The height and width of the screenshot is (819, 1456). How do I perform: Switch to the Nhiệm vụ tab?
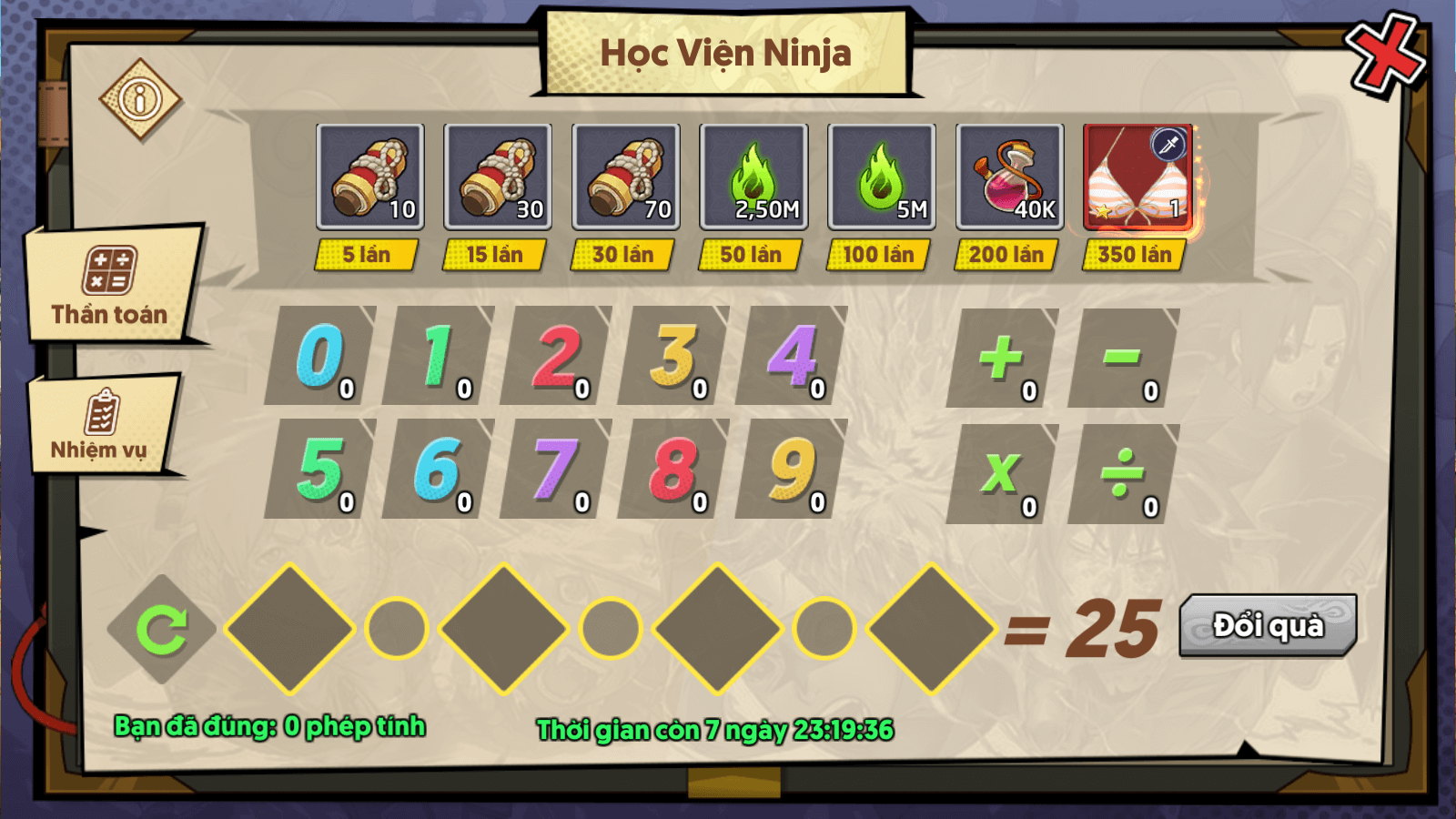coord(100,425)
